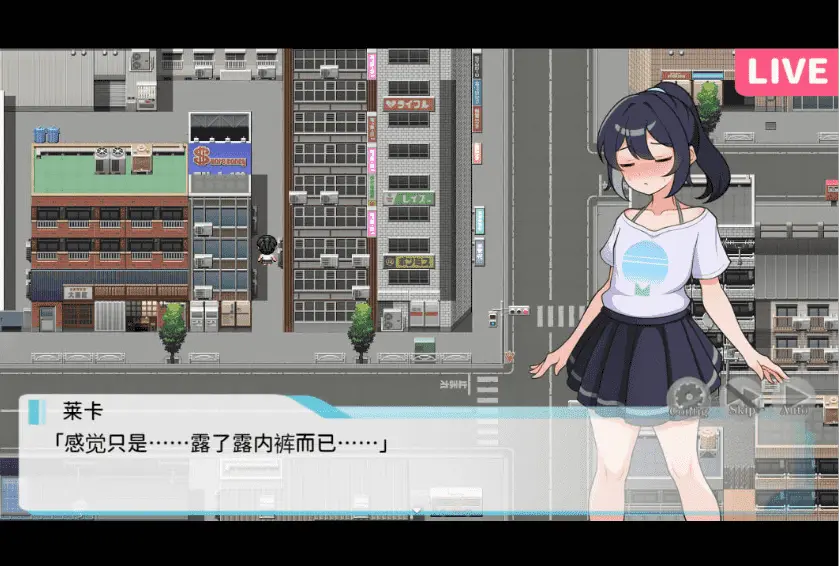Turn on Auto dialogue playback
The height and width of the screenshot is (566, 839).
(794, 396)
